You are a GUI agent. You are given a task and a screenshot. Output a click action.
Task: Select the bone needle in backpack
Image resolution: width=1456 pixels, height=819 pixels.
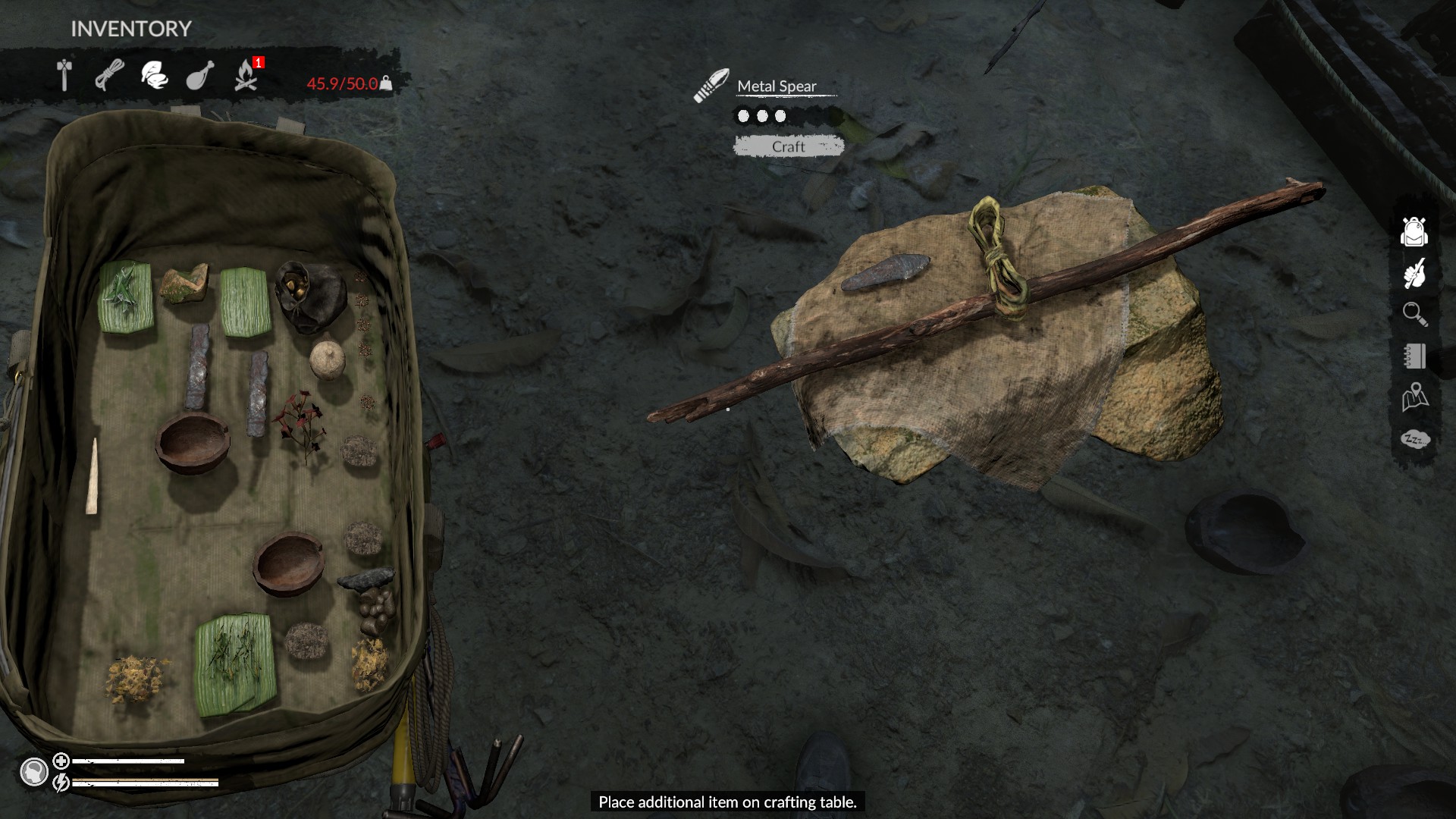93,476
